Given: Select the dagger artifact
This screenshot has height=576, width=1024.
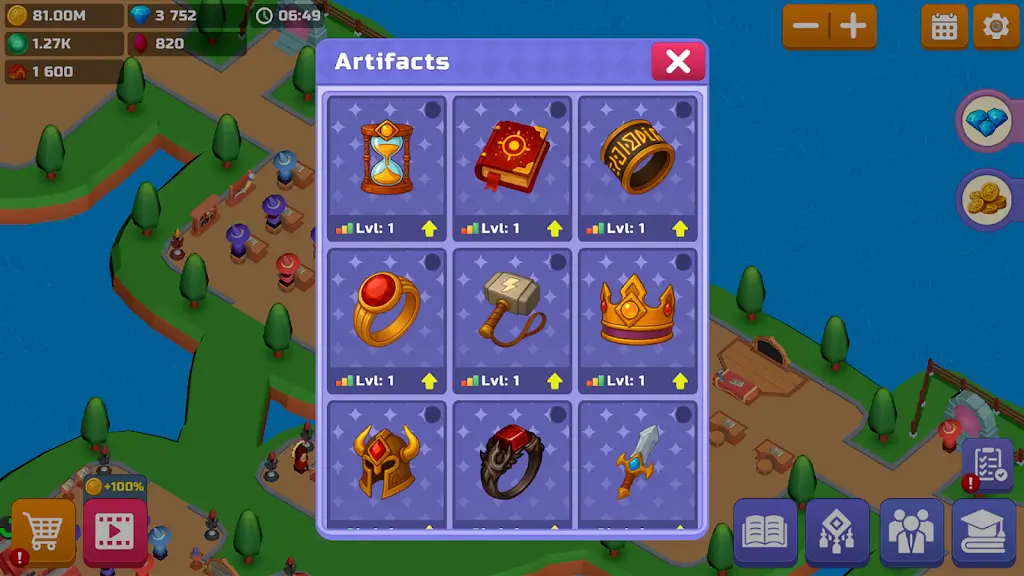Looking at the screenshot, I should [x=637, y=461].
